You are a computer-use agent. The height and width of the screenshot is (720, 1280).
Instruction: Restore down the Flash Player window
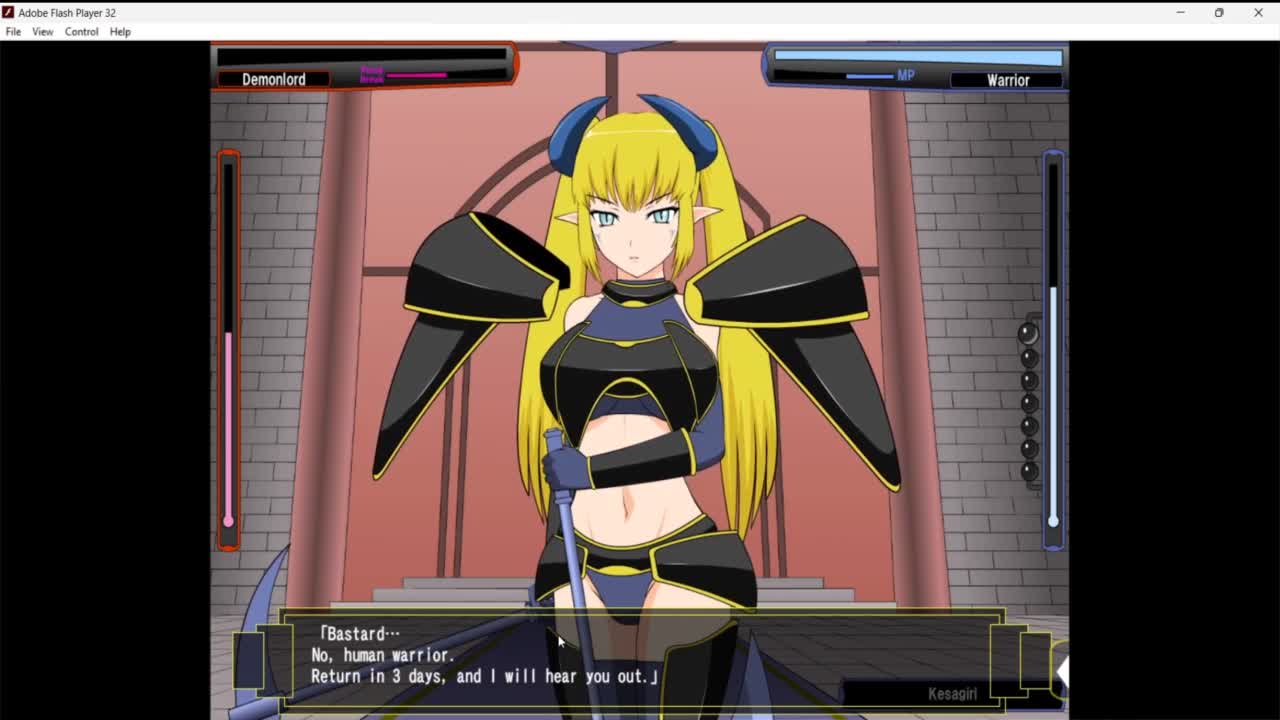pyautogui.click(x=1219, y=13)
